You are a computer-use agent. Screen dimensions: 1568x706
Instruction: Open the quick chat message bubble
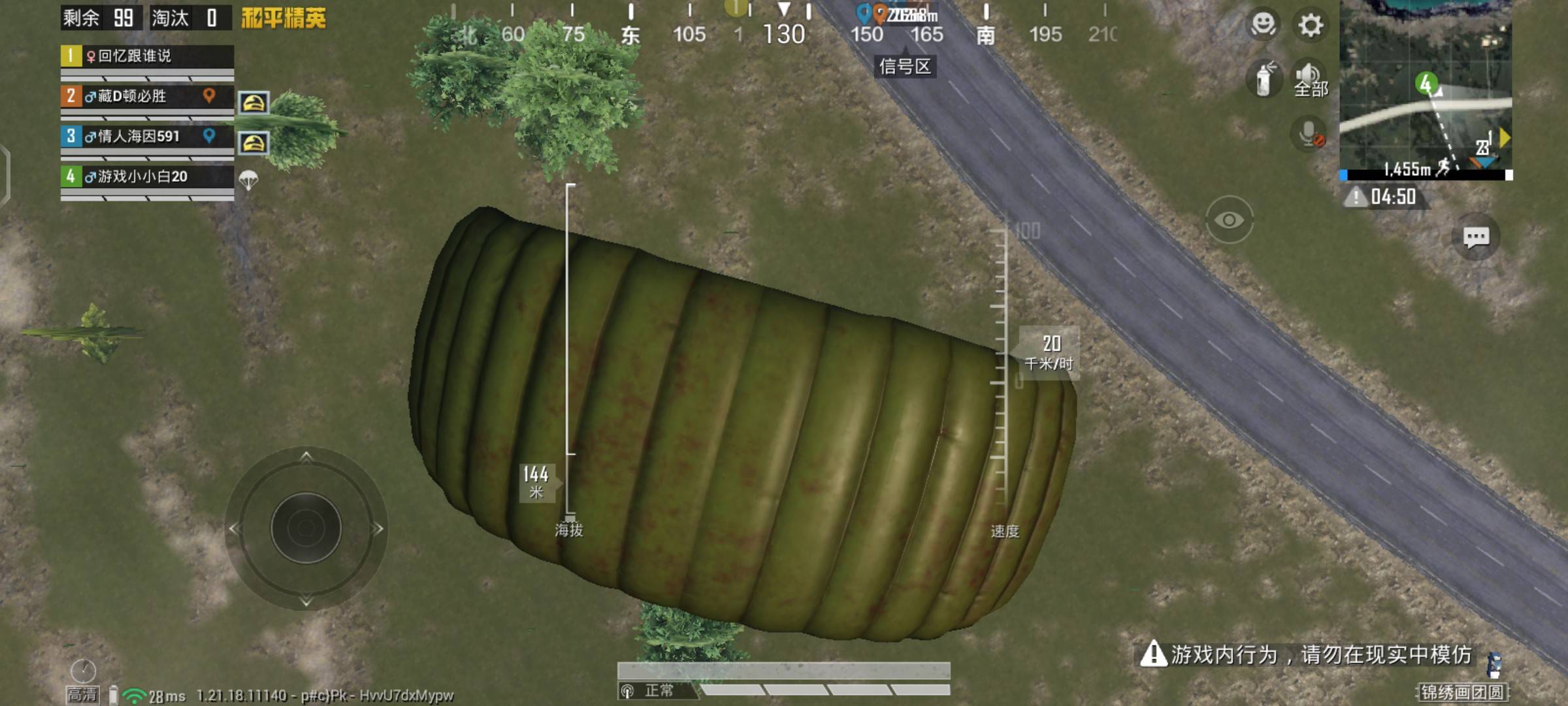(x=1475, y=237)
